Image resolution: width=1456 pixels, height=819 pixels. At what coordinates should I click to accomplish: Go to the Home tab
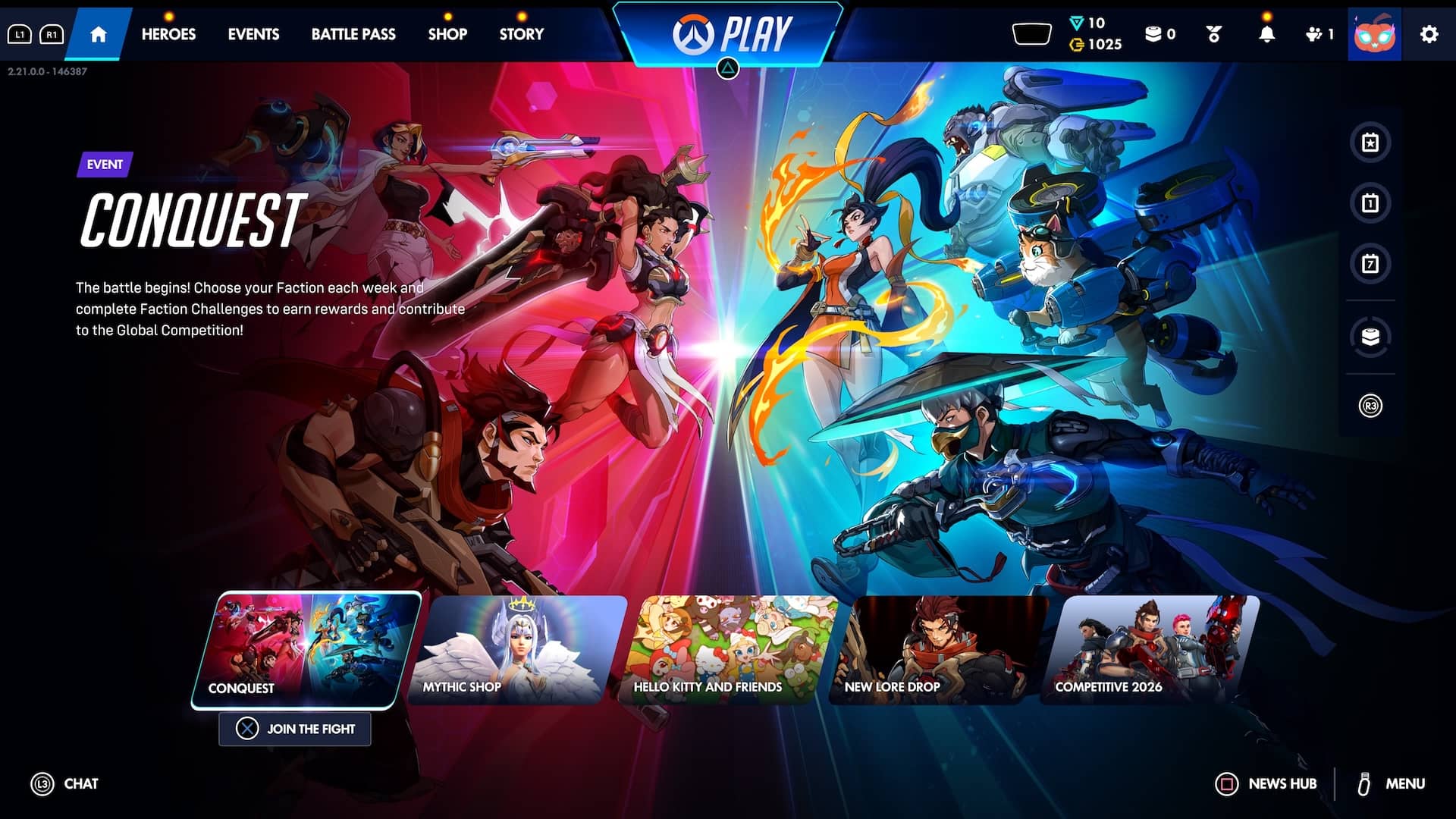[98, 34]
